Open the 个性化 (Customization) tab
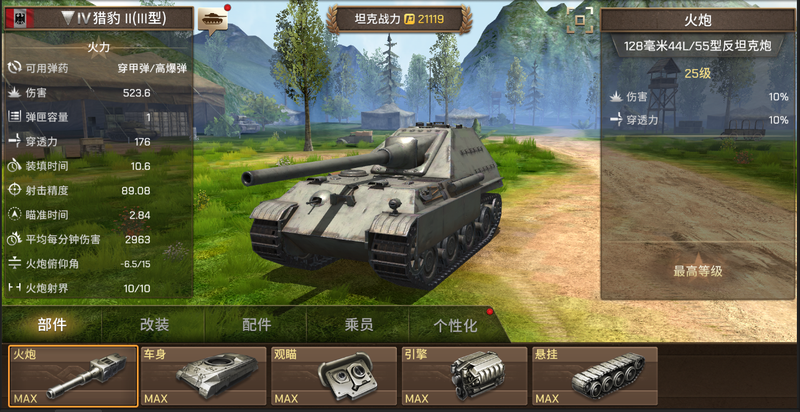 (x=455, y=325)
